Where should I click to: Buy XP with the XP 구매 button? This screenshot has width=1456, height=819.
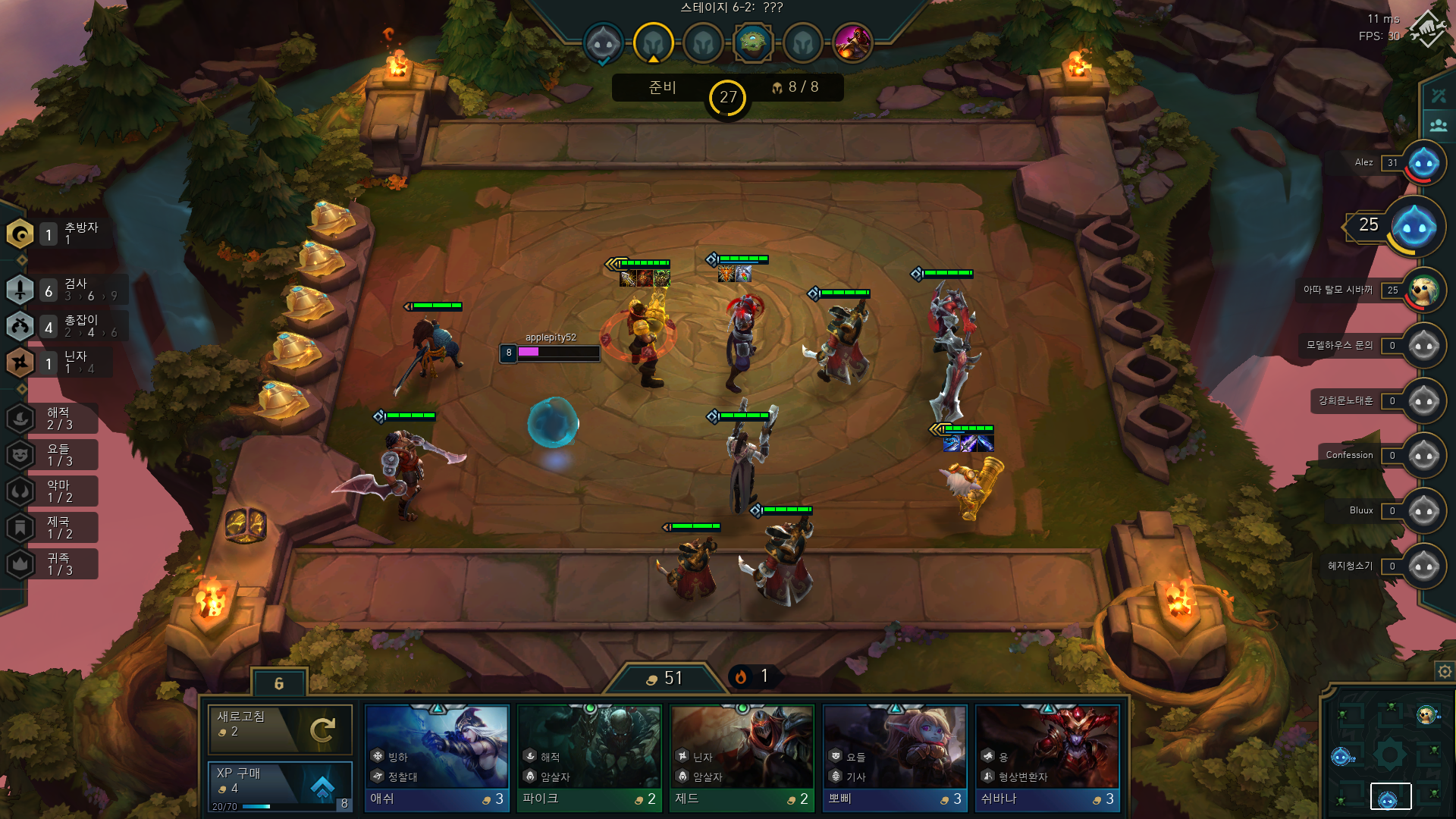pos(280,786)
